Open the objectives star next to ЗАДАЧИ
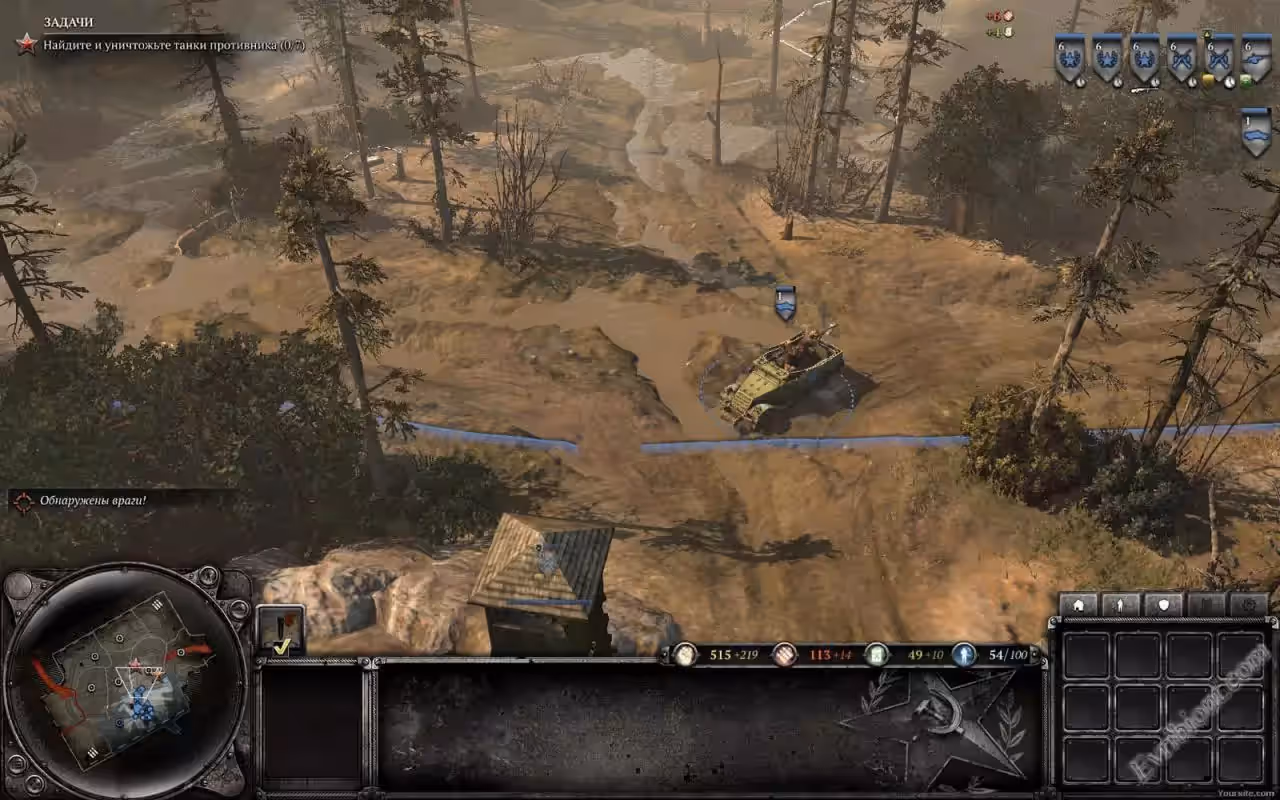Viewport: 1280px width, 800px height. 26,43
